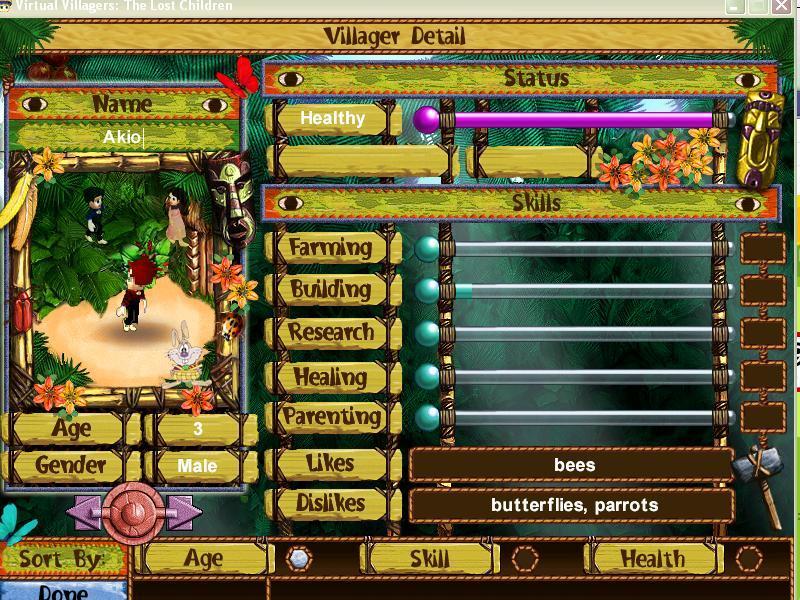The width and height of the screenshot is (800, 600).
Task: Sort villagers by Health
Action: click(x=749, y=559)
